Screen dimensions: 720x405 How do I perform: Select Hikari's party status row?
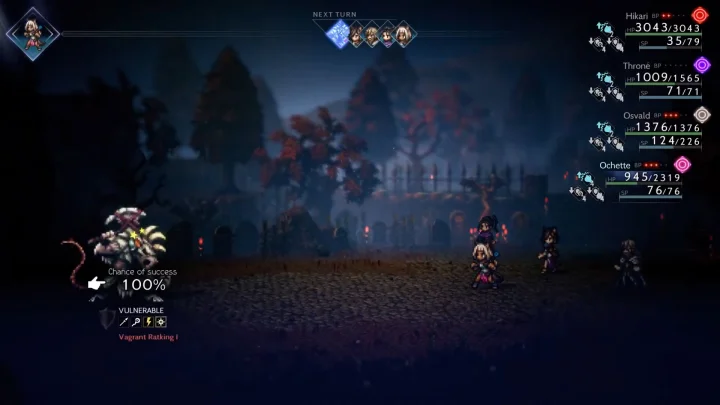(x=650, y=29)
